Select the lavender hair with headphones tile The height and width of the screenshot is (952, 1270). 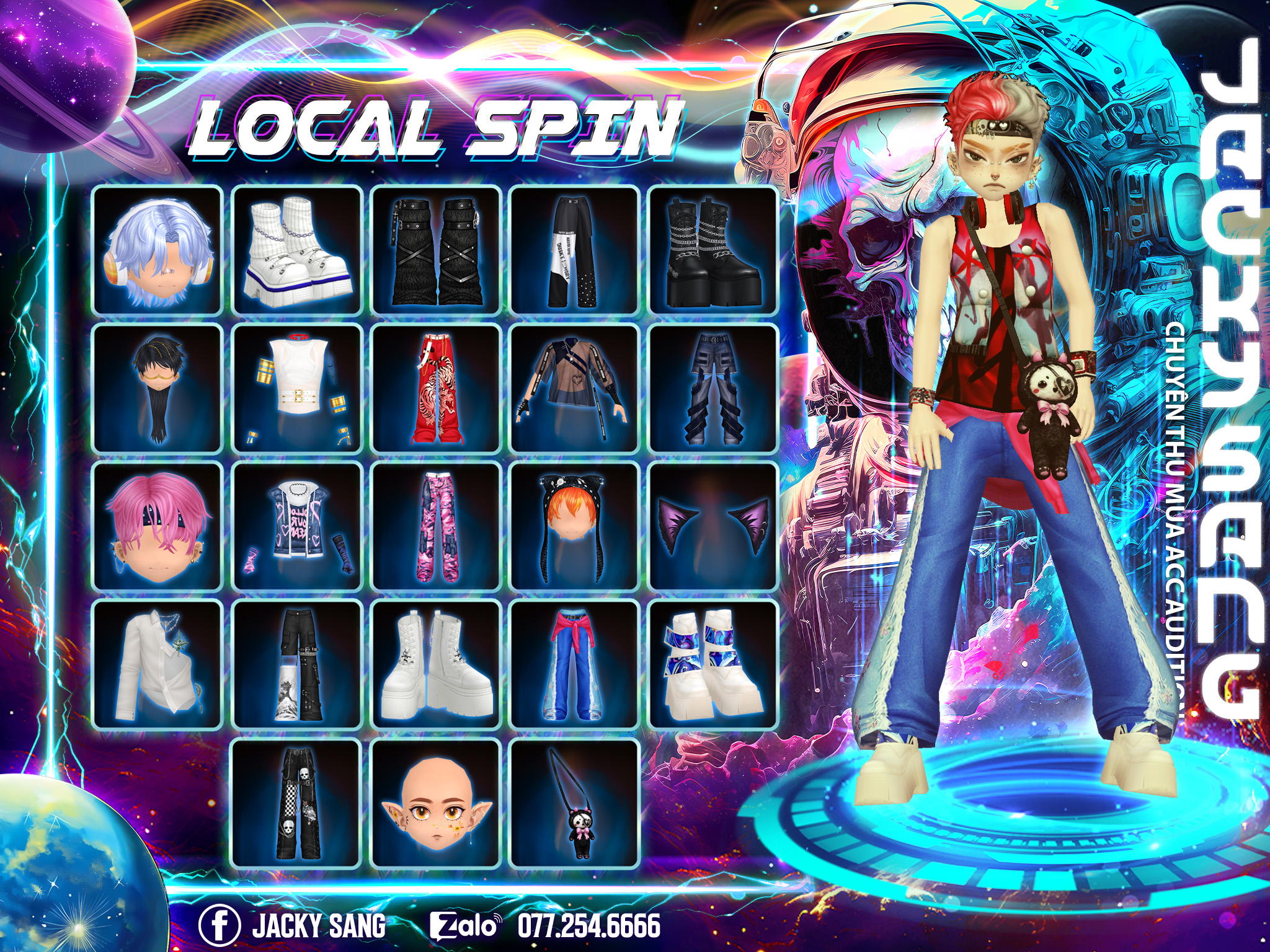coord(158,250)
